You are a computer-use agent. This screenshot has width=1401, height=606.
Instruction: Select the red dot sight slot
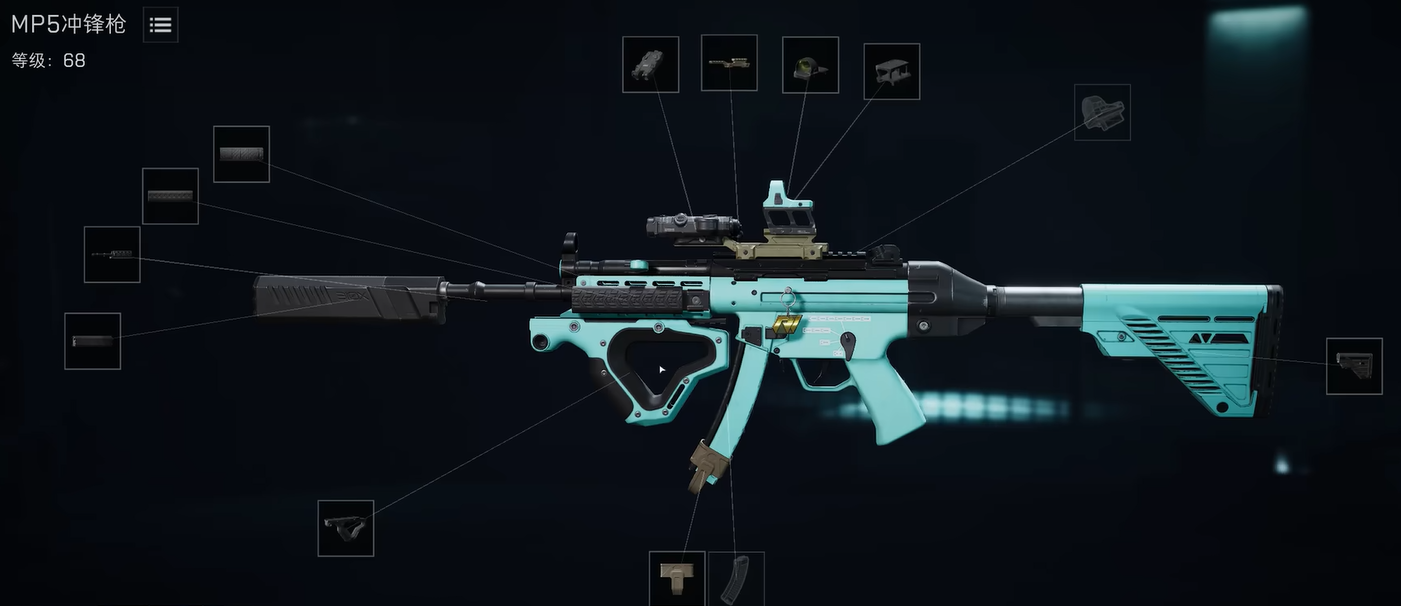(810, 65)
